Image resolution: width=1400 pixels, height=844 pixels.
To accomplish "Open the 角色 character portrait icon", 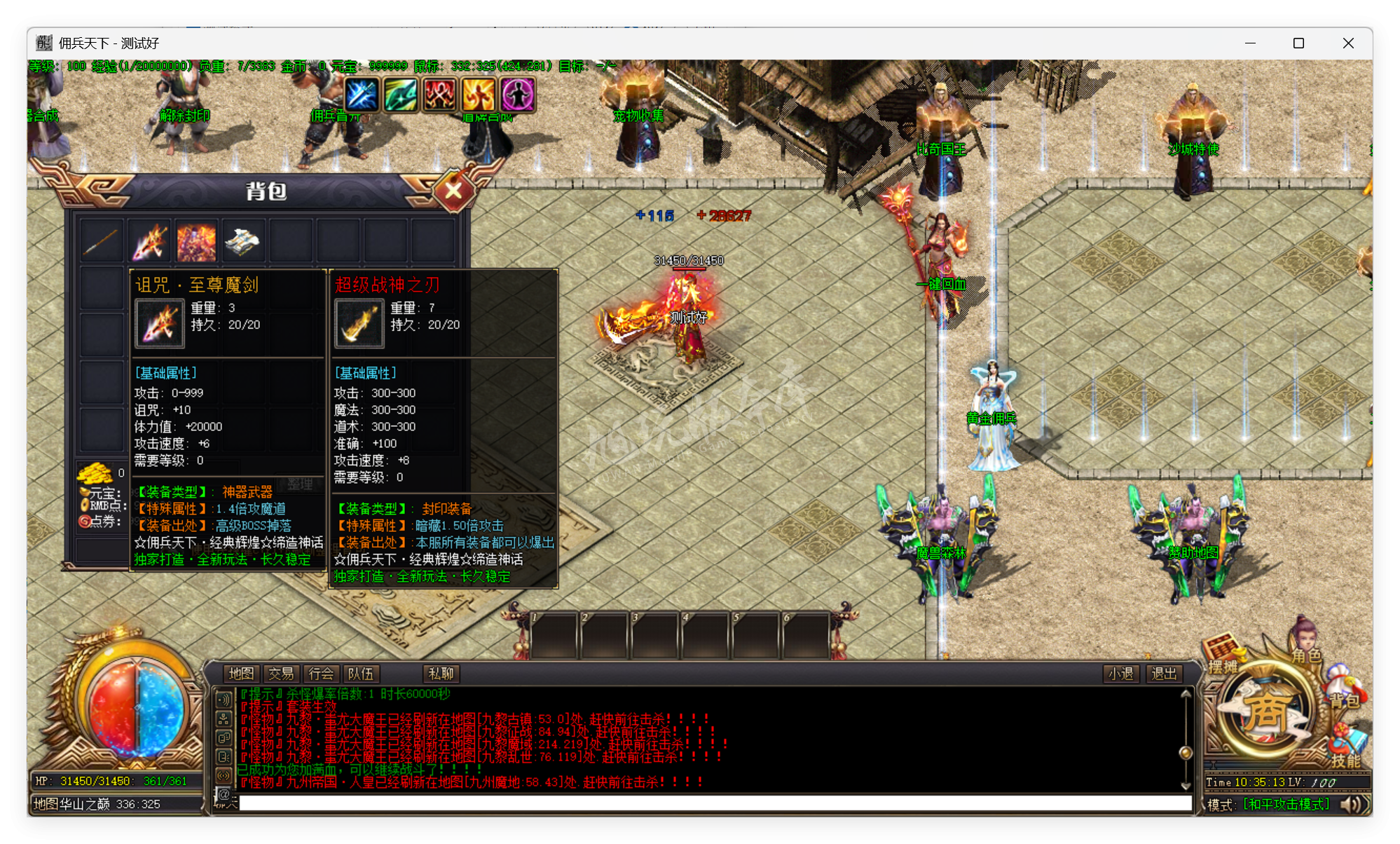I will click(1305, 634).
